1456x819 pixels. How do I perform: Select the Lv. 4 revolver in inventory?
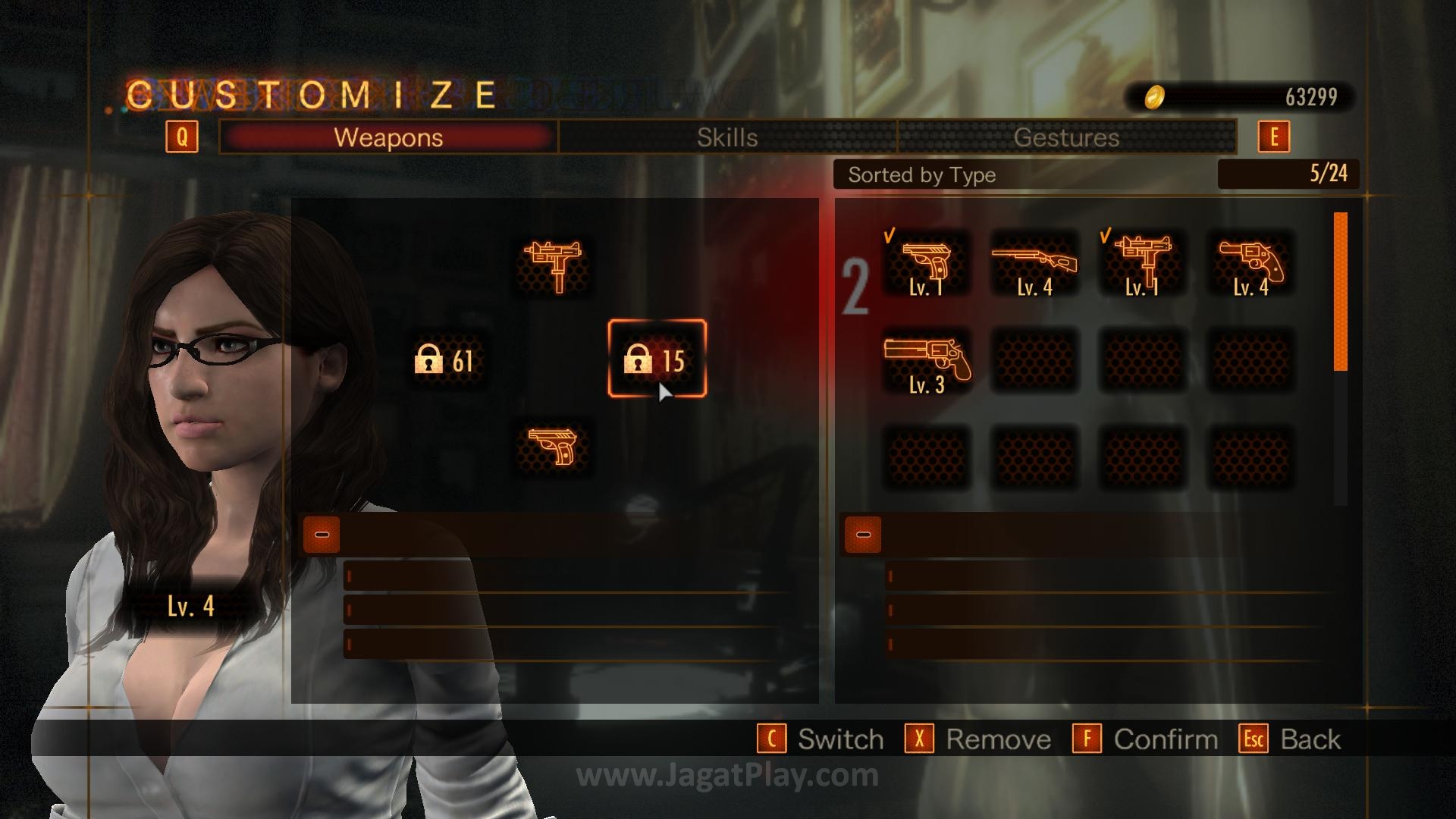coord(1250,264)
